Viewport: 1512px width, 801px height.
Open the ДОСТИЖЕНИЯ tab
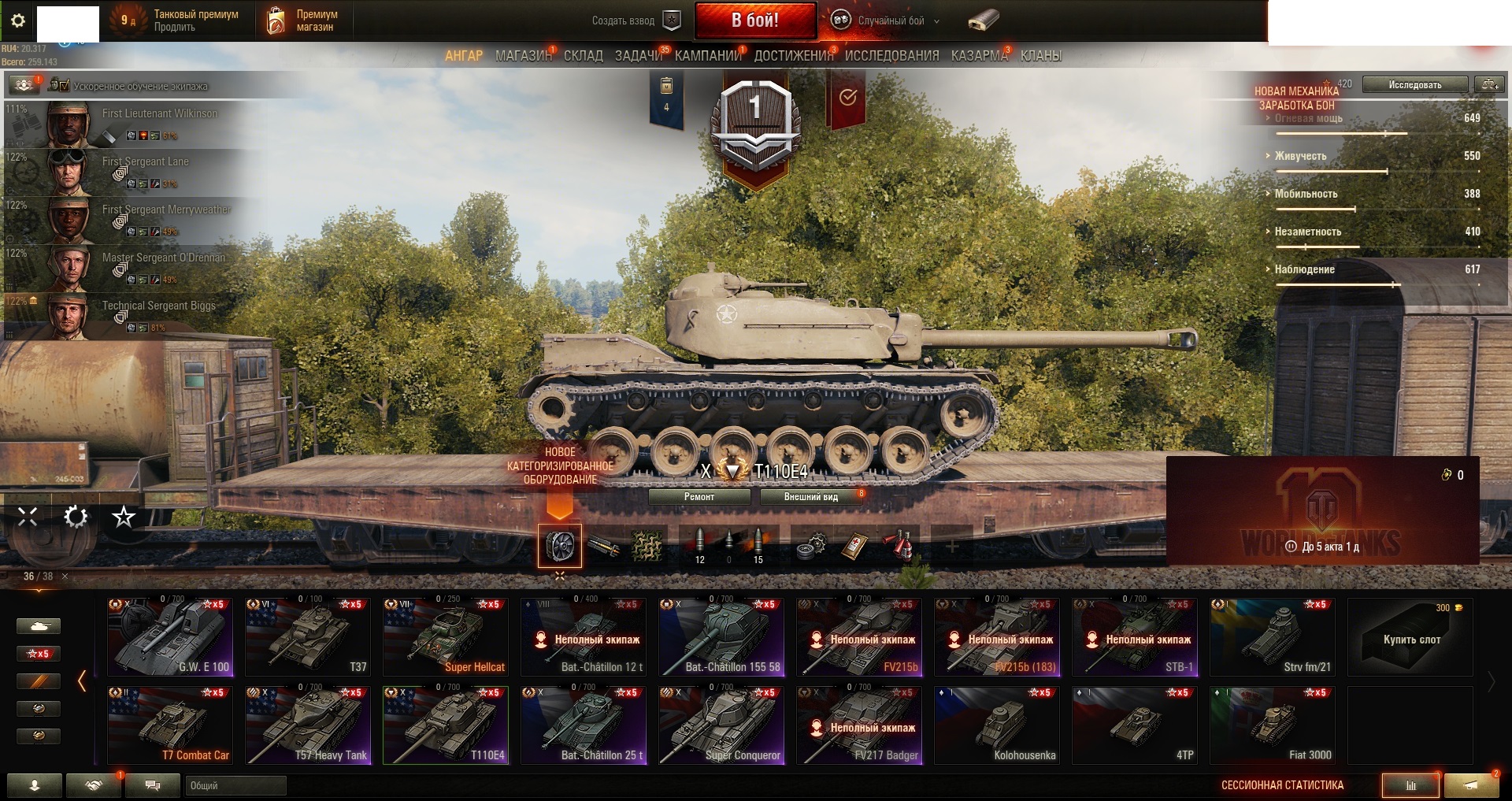pyautogui.click(x=793, y=56)
